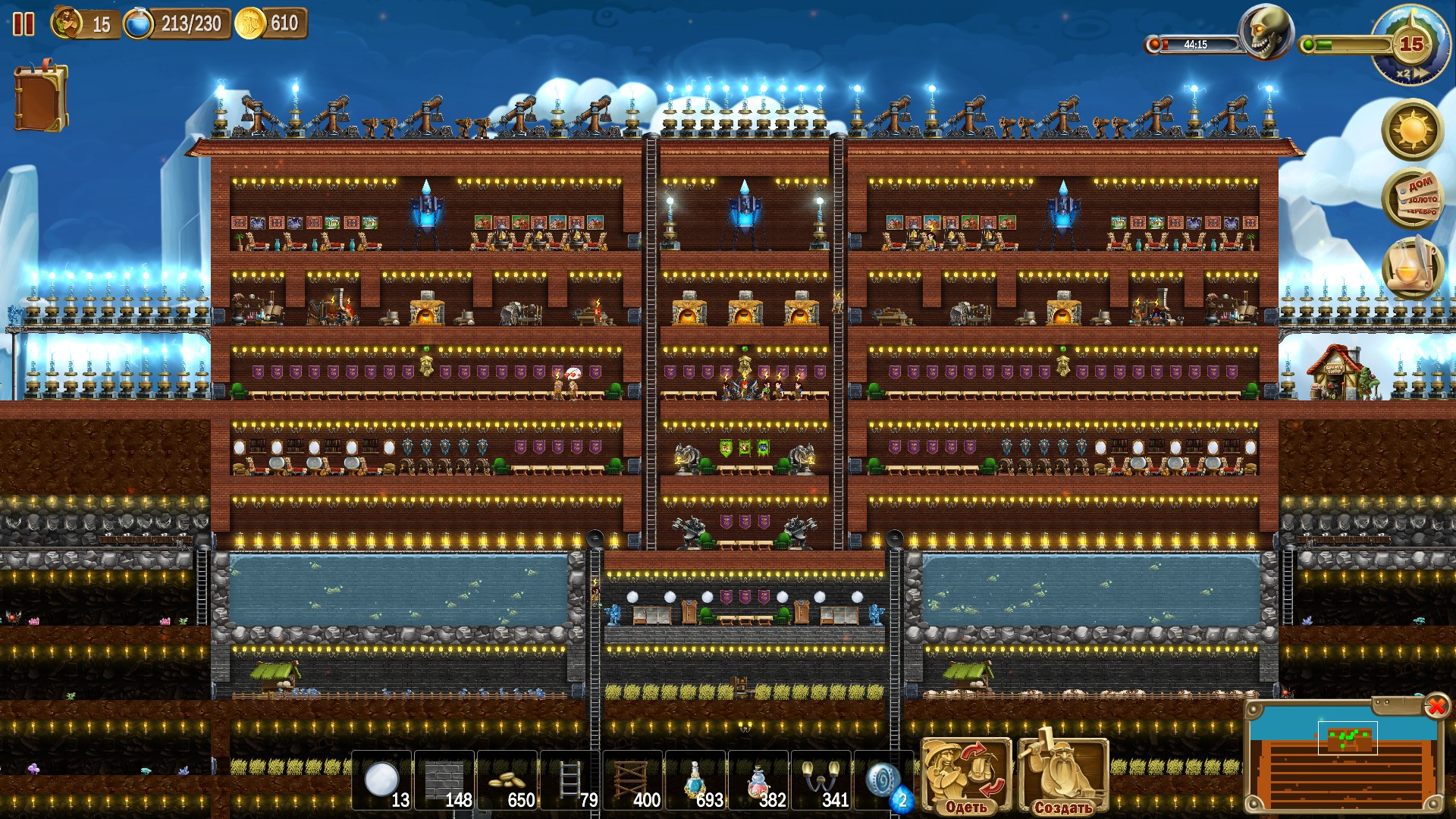
Task: Open the Дом/Золото/Серебро quests panel
Action: [x=1412, y=199]
